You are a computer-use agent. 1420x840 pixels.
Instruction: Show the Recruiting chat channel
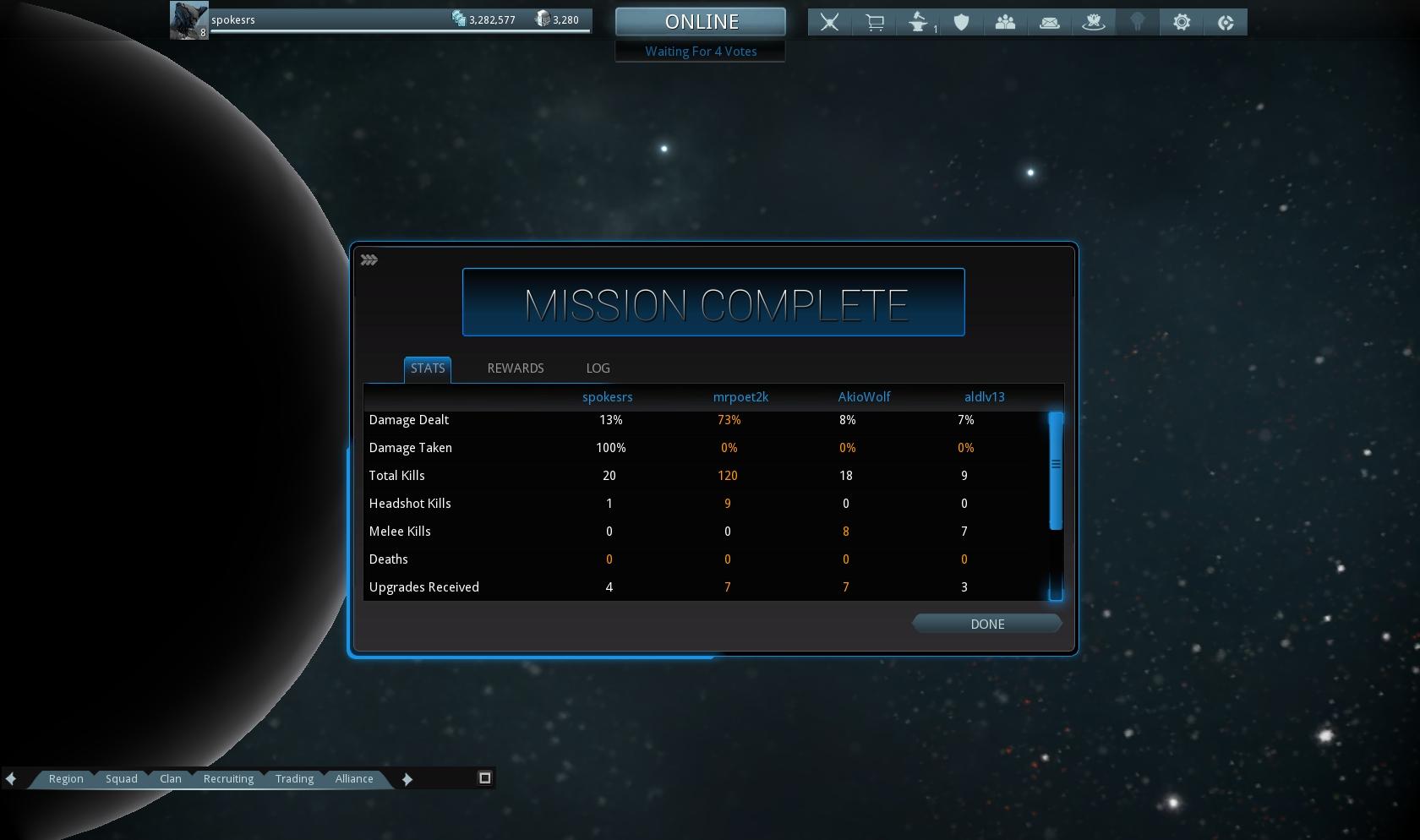pos(228,778)
